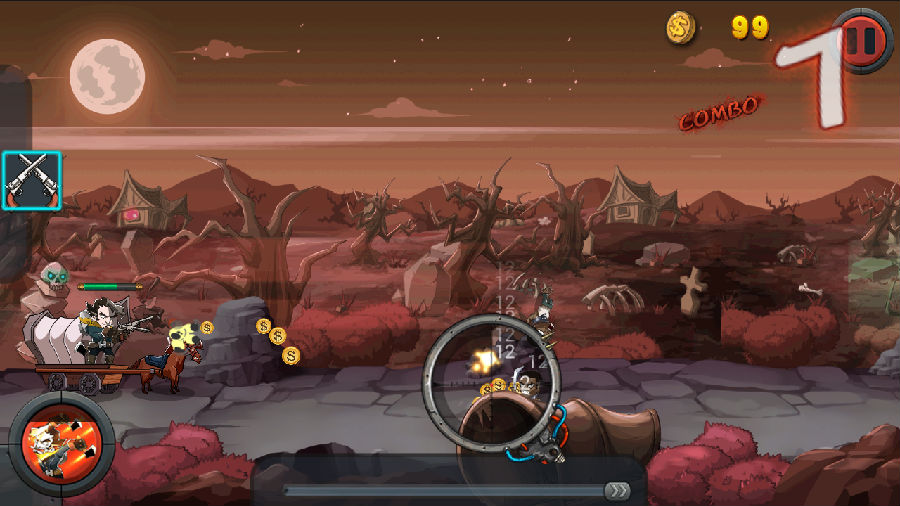
Task: Click the double-arrow marker on the progress bar
Action: 618,490
